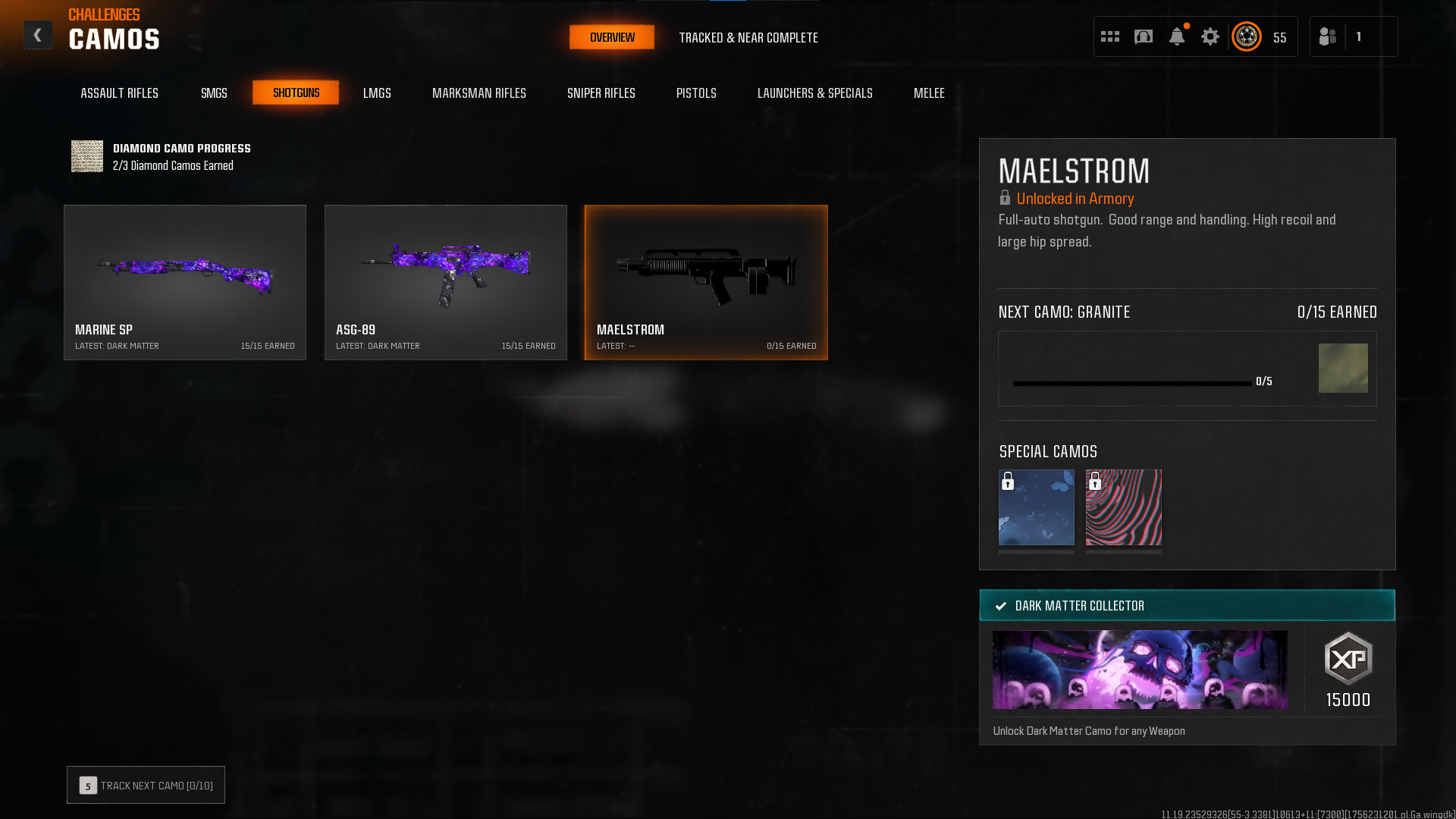Open Tracked & Near Complete tab
Image resolution: width=1456 pixels, height=819 pixels.
click(x=748, y=37)
